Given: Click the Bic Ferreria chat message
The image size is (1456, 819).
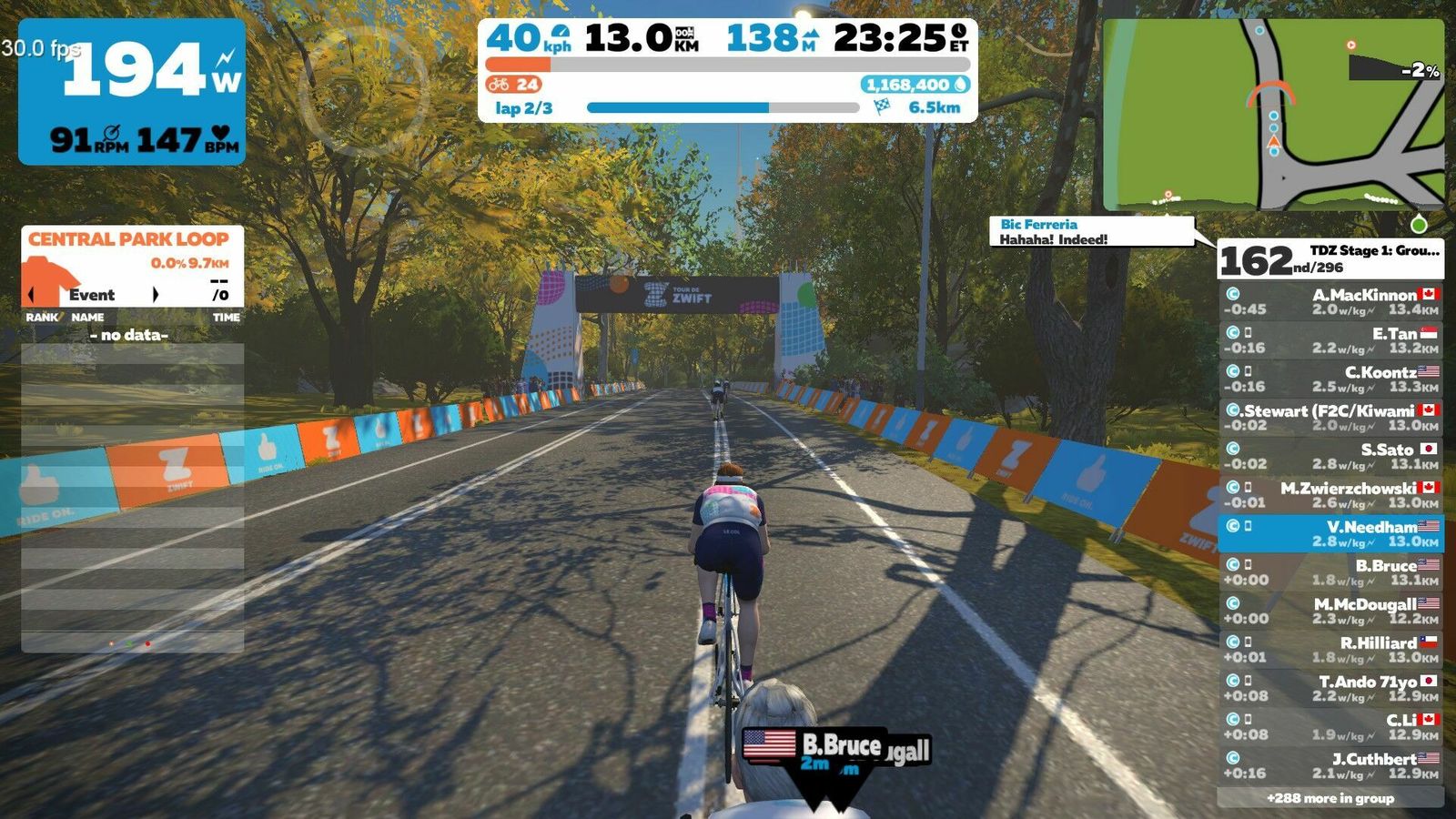Looking at the screenshot, I should (x=1090, y=231).
